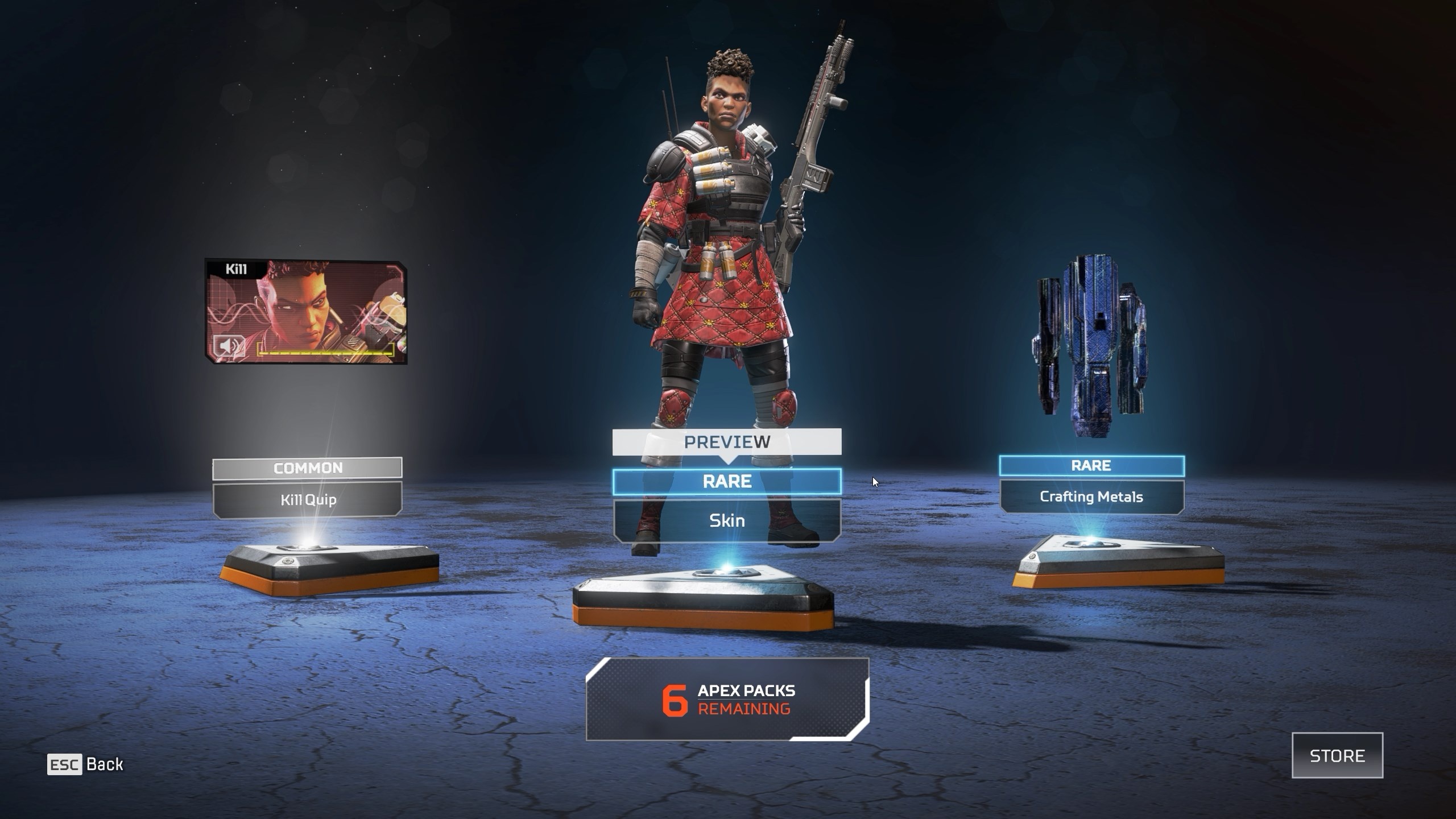Click the Skin type label

(728, 520)
